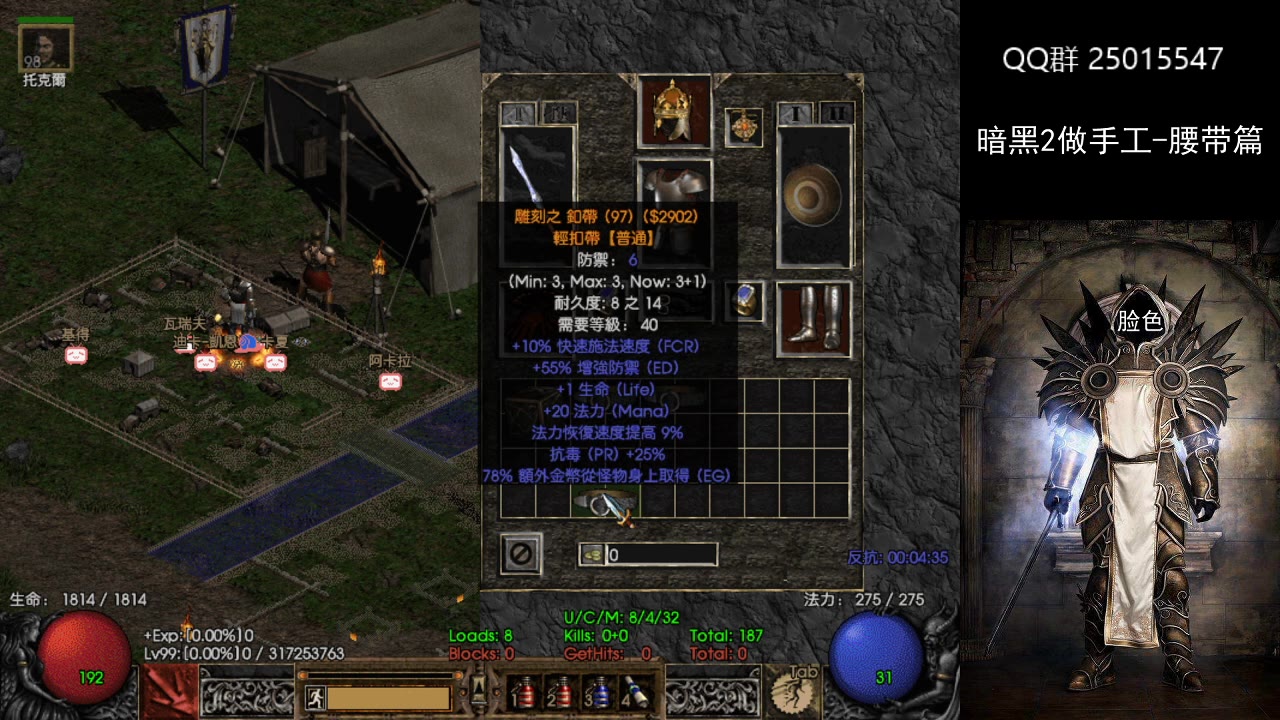Use the red potion in belt slot 1
1280x720 pixels.
coord(525,692)
